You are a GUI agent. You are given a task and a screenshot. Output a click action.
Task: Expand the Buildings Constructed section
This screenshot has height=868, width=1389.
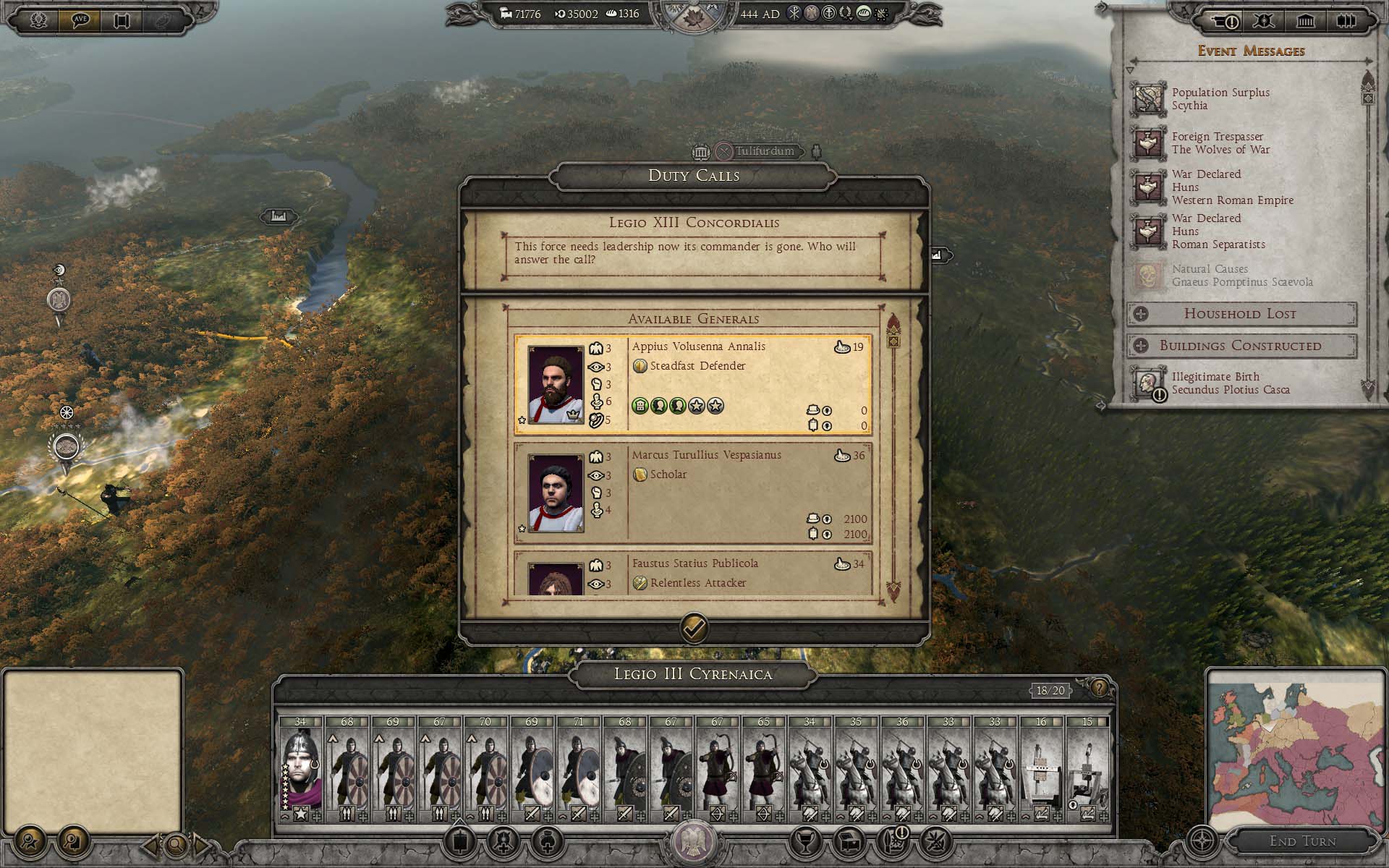[x=1240, y=346]
